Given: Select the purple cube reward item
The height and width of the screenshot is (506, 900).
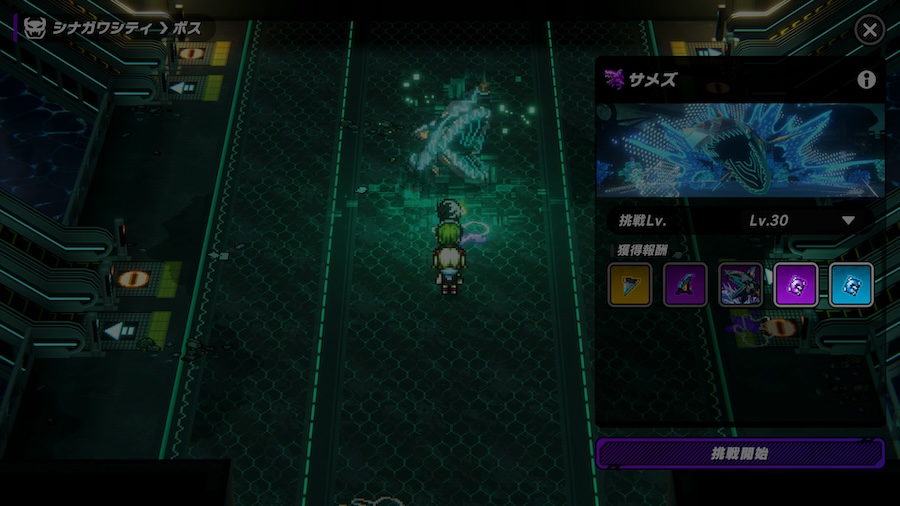Looking at the screenshot, I should pos(795,285).
